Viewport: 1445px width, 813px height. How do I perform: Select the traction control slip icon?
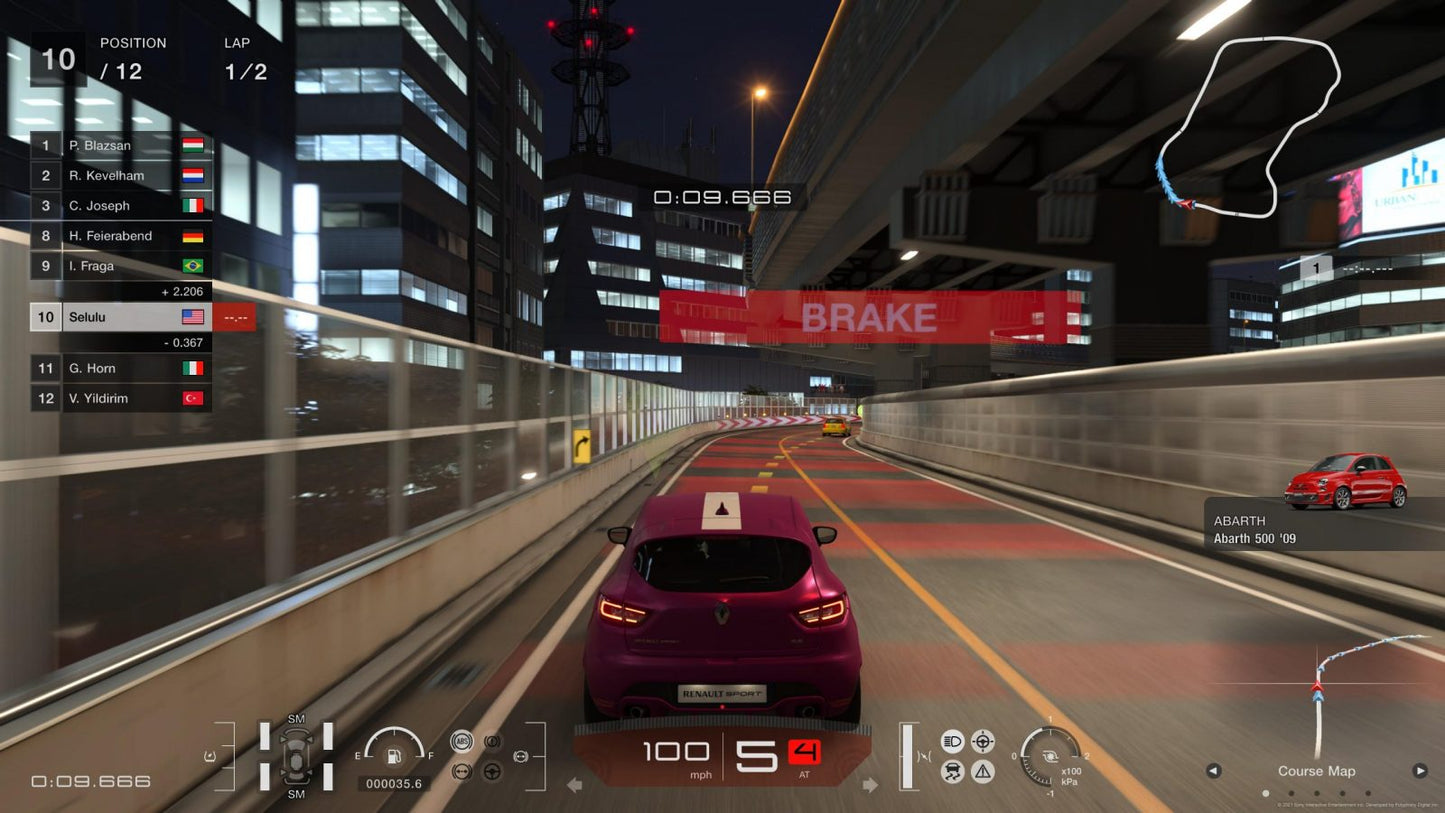point(952,770)
